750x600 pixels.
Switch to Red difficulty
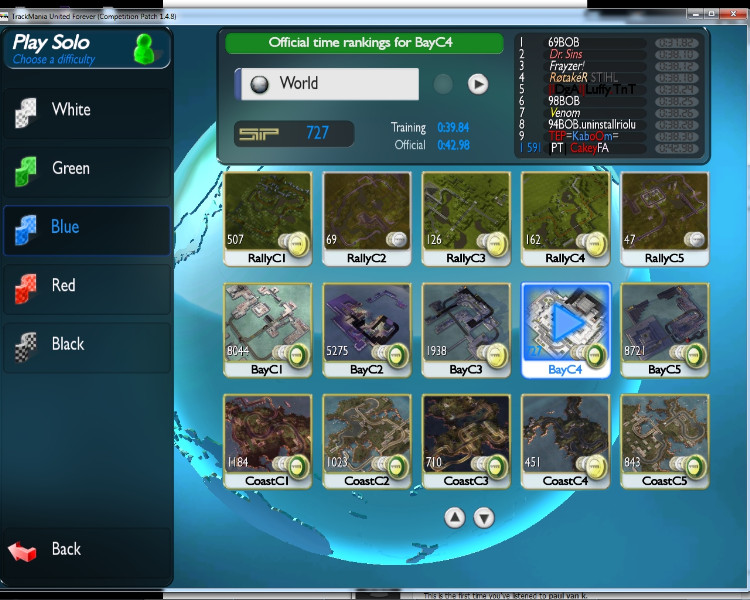click(85, 286)
